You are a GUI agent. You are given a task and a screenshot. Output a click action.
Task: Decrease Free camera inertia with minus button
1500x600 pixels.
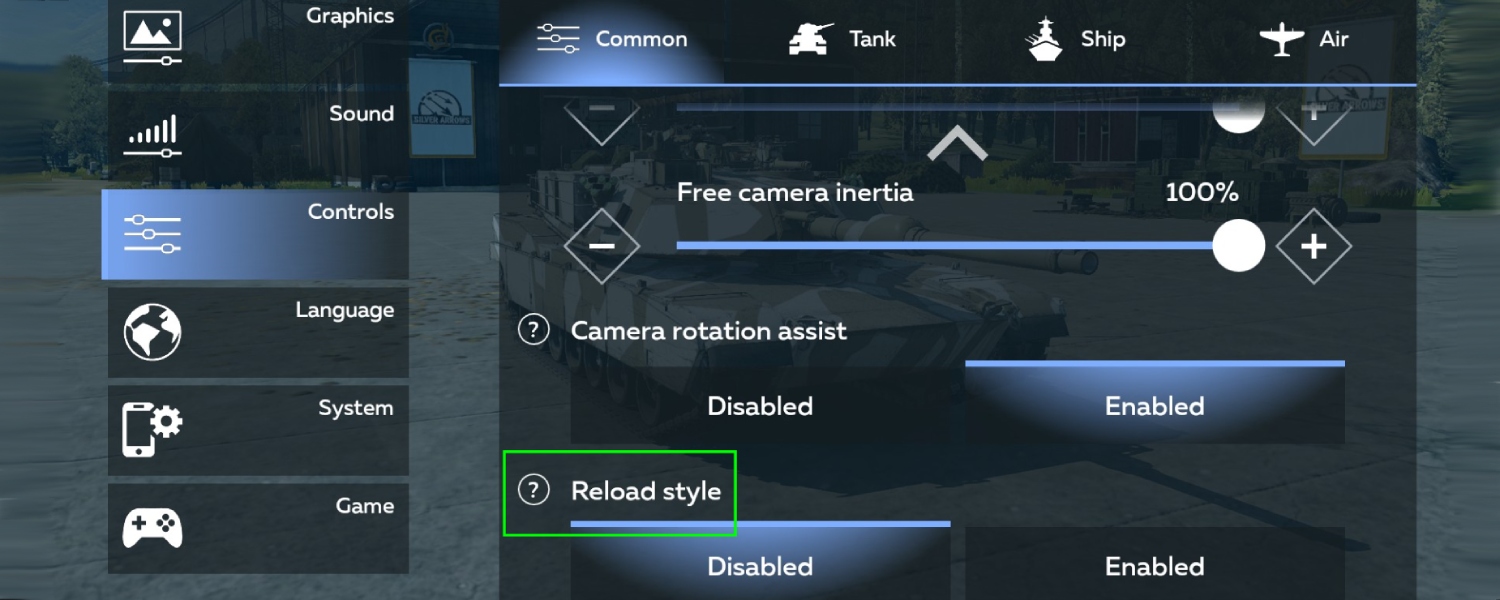click(x=601, y=246)
